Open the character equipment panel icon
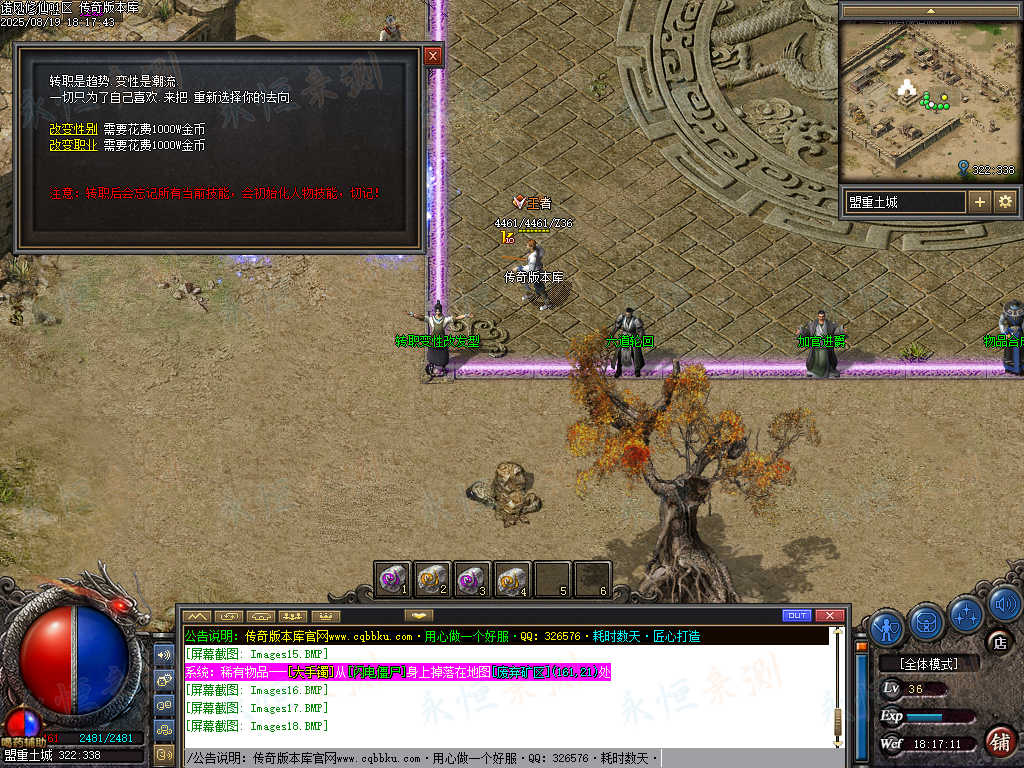The width and height of the screenshot is (1024, 768). (887, 628)
